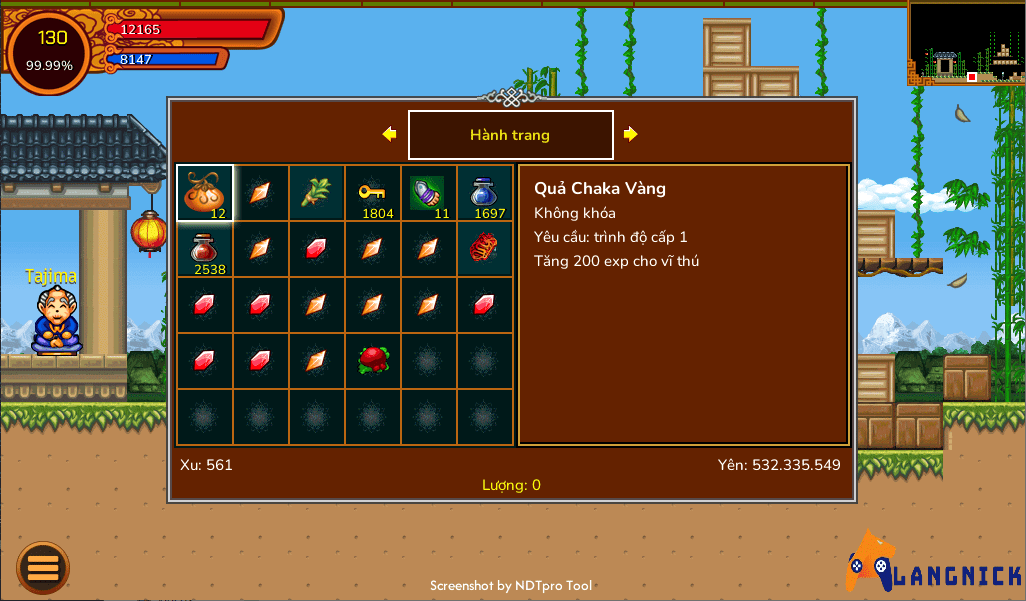
Task: Pick the red potion stack of 2538
Action: pyautogui.click(x=205, y=249)
